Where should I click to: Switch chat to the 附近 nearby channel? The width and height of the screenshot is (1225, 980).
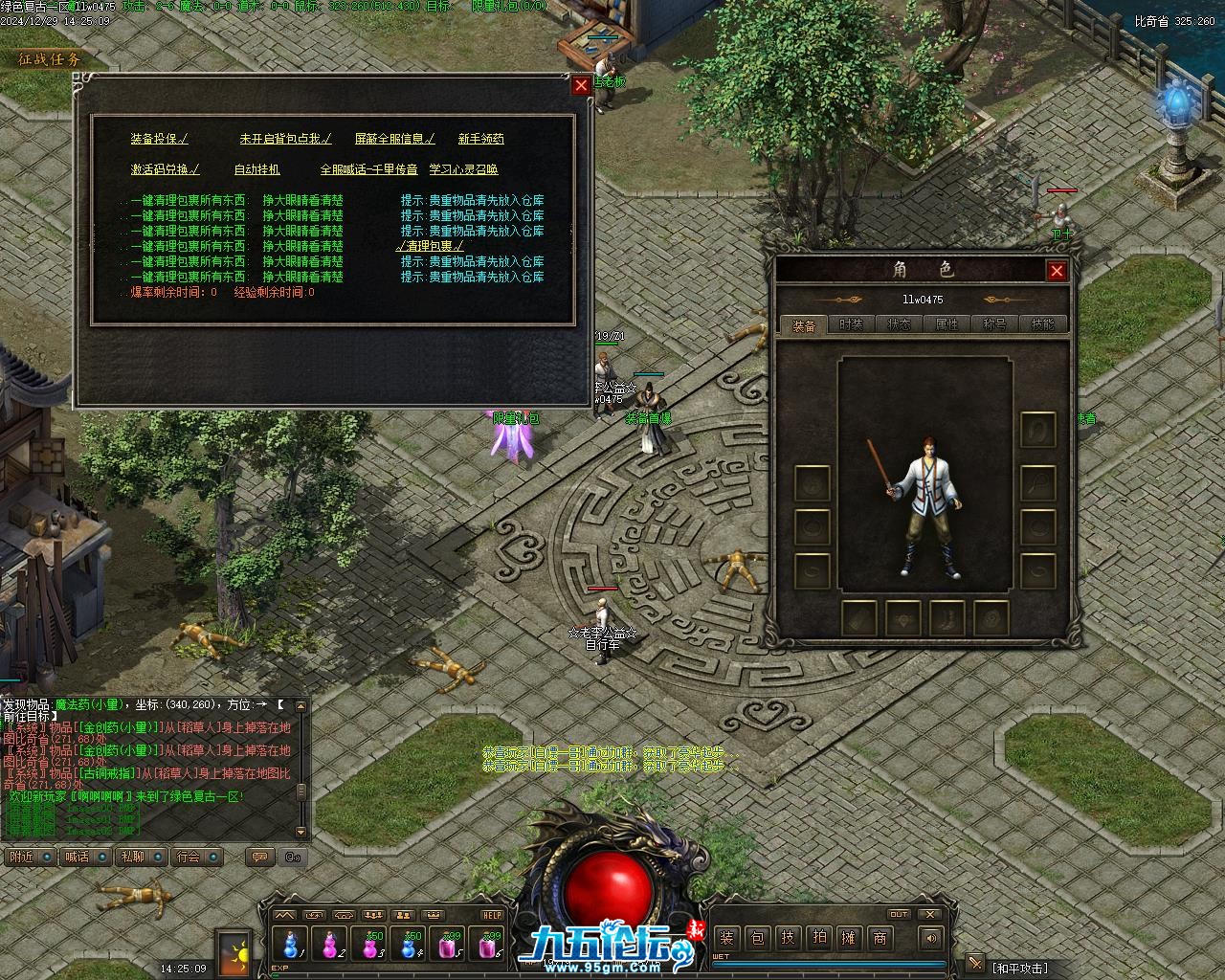21,857
